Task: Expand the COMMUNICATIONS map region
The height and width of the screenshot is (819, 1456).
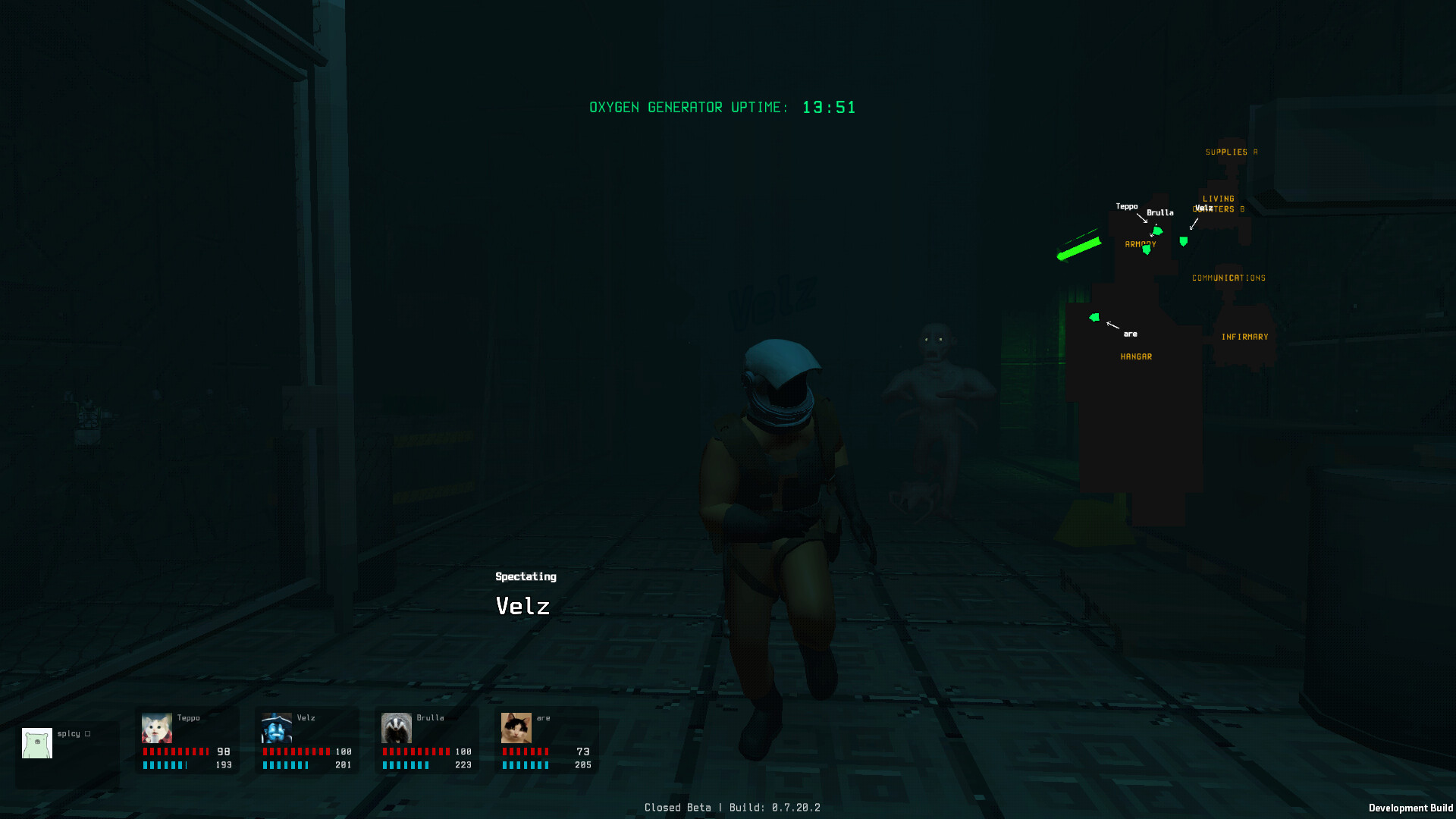Action: click(1228, 278)
